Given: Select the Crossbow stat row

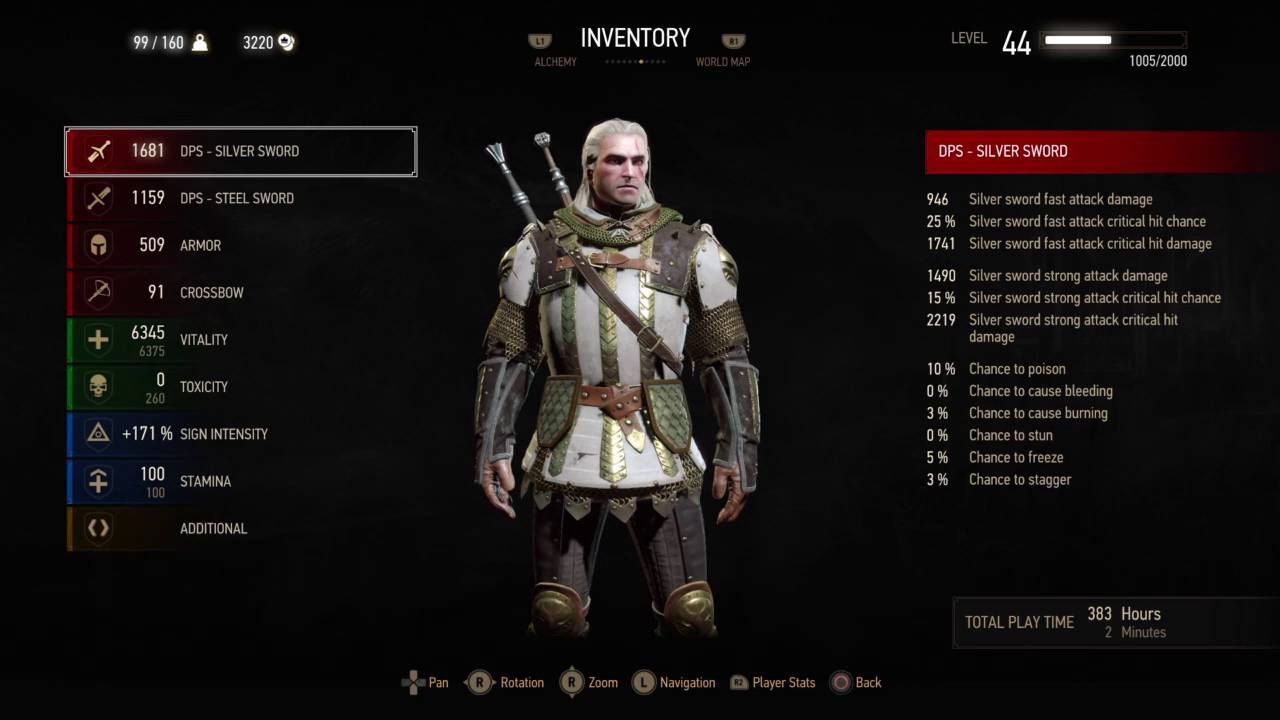Looking at the screenshot, I should pos(240,292).
